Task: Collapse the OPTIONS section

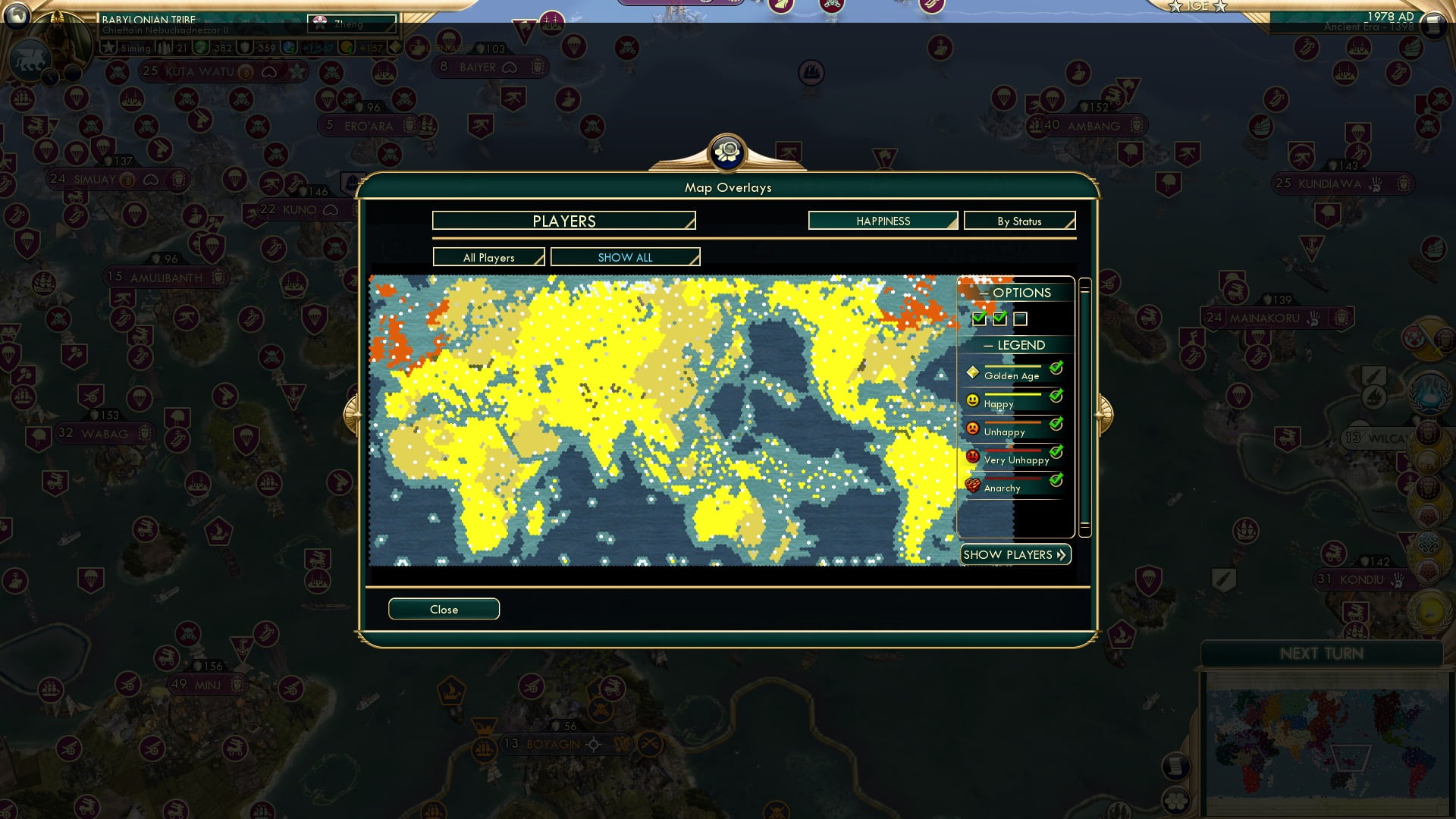Action: 984,293
